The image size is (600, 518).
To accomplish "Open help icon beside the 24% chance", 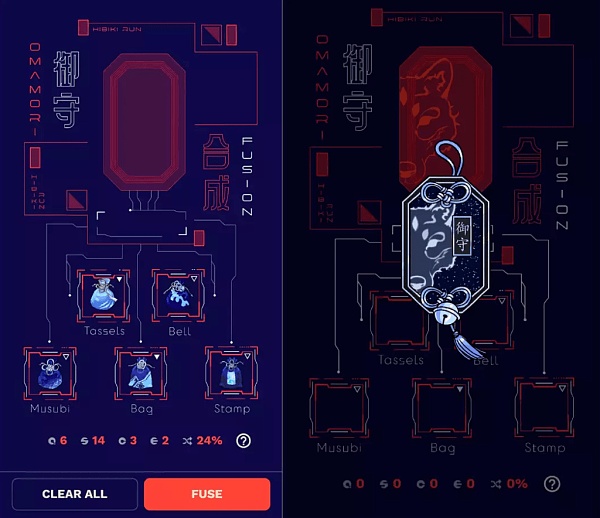I will click(243, 441).
